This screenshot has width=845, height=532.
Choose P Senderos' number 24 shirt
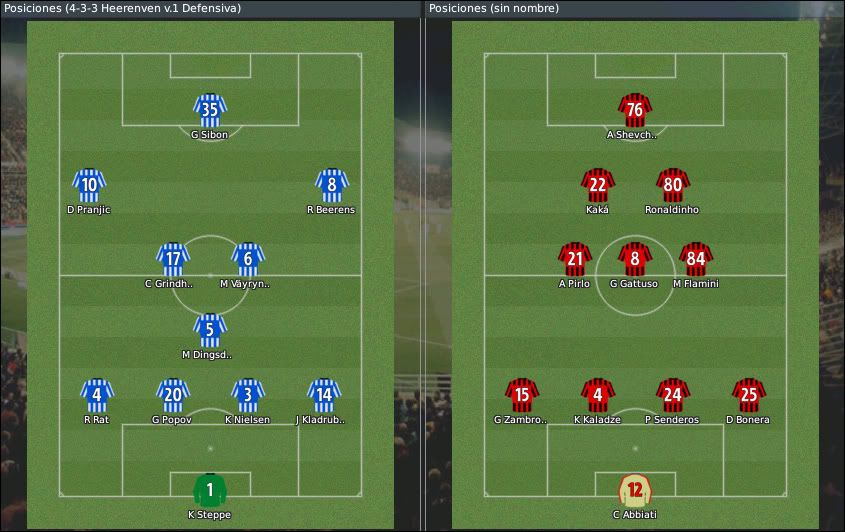click(672, 395)
